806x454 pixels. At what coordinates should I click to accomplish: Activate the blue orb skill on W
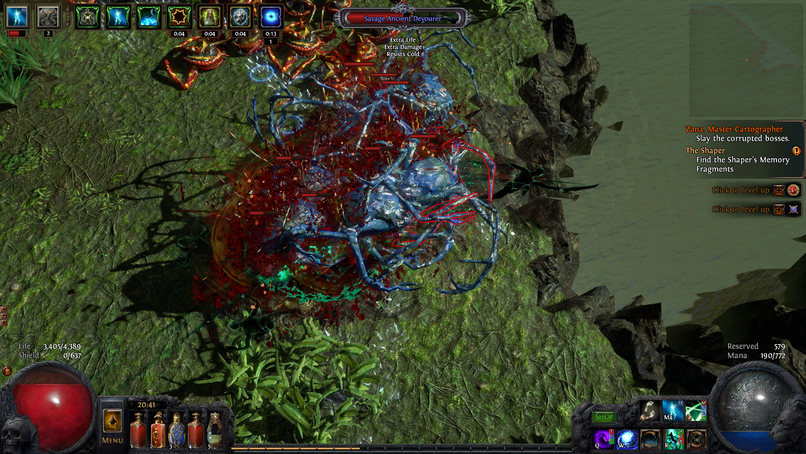tap(627, 439)
